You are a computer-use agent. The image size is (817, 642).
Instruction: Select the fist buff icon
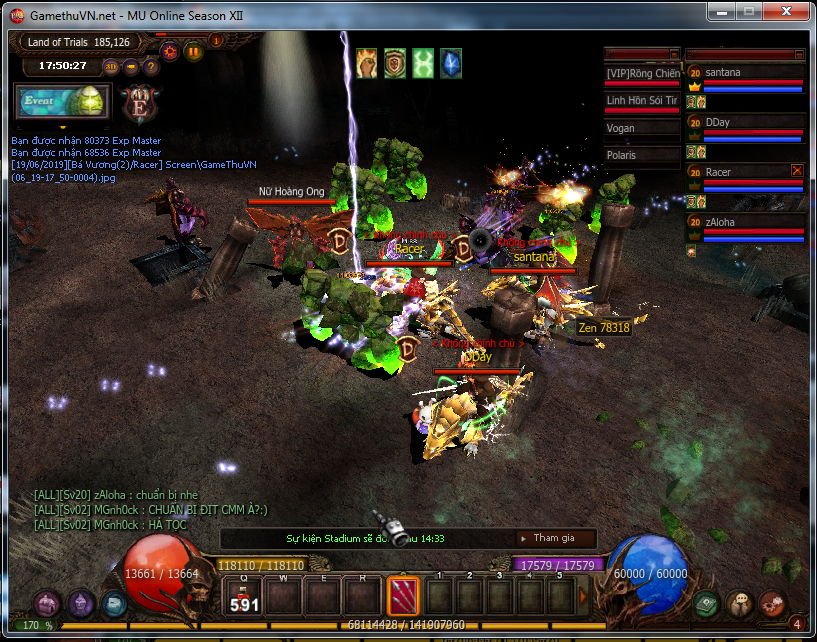366,63
